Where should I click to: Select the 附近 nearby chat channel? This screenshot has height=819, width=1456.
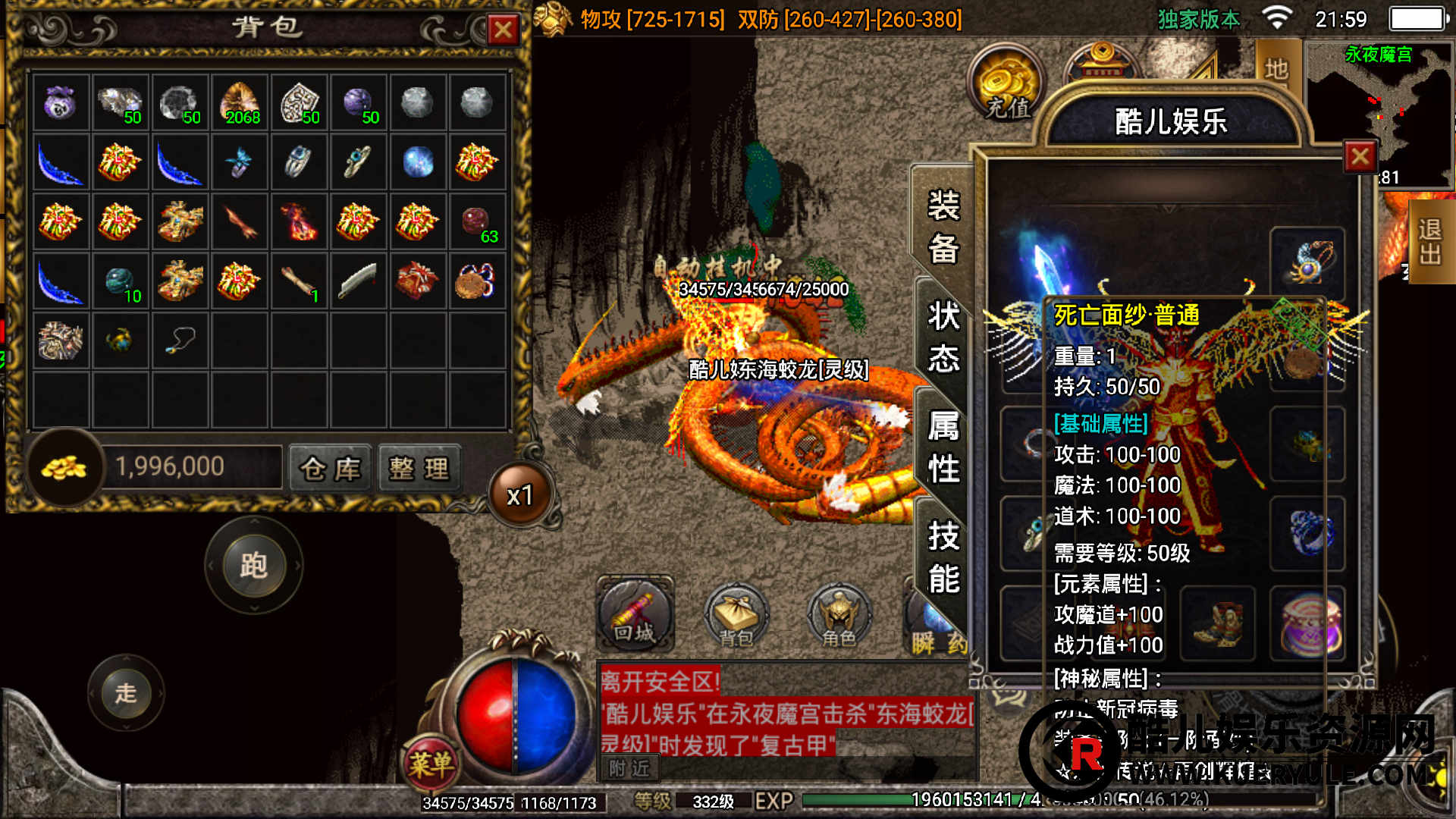tap(629, 769)
